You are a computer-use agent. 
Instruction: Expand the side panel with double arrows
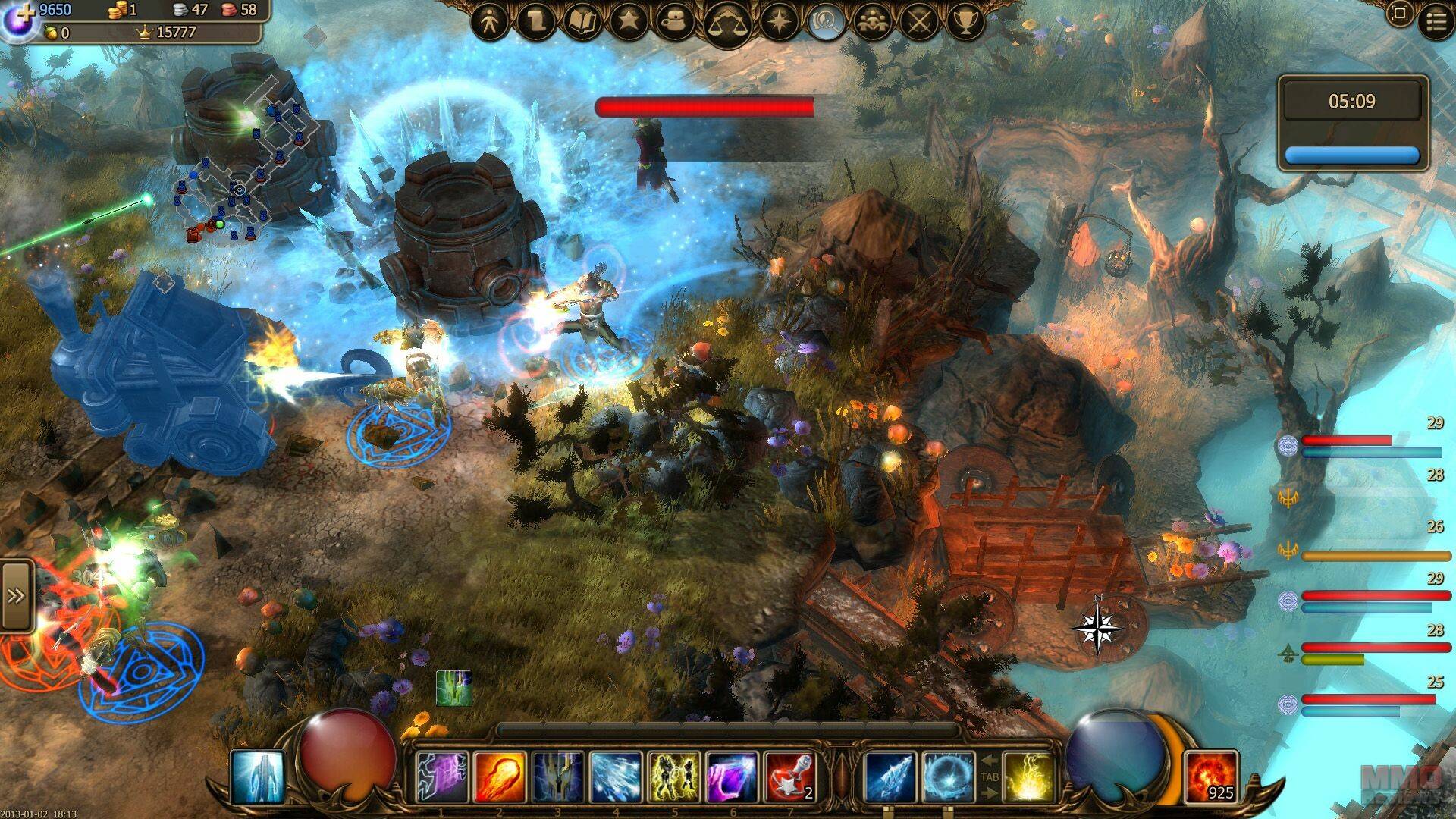[x=16, y=596]
